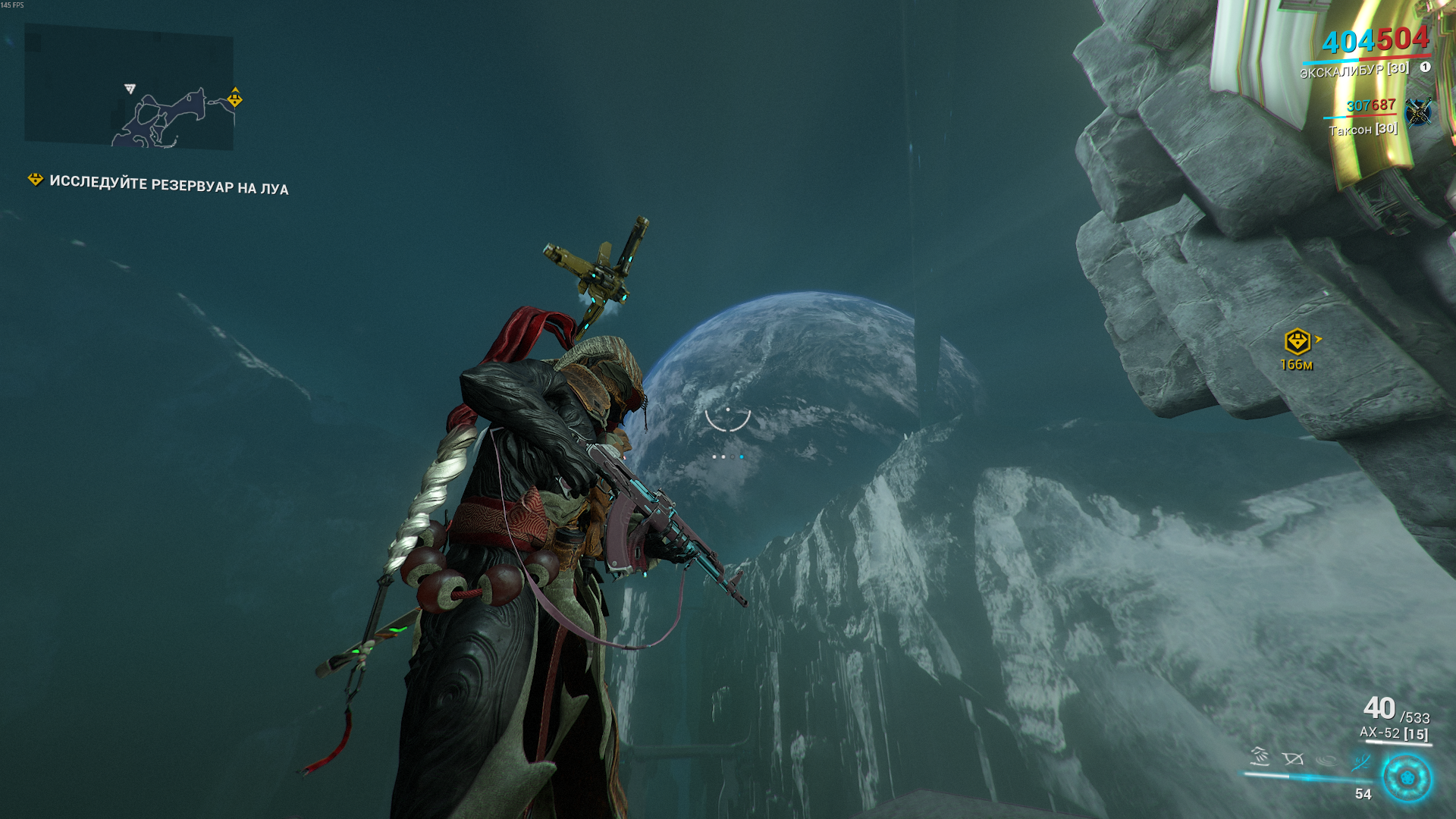1456x819 pixels.
Task: Select the yellow objective marker on minimap
Action: pyautogui.click(x=235, y=98)
